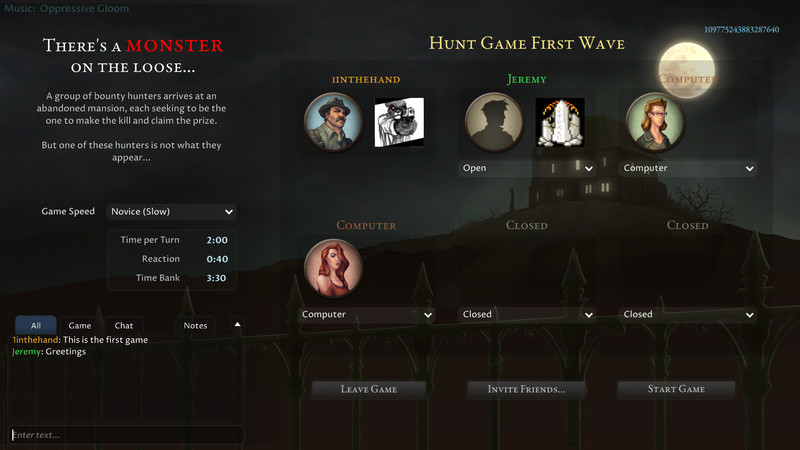The width and height of the screenshot is (800, 450).
Task: Focus the Enter text chat field
Action: pyautogui.click(x=127, y=435)
